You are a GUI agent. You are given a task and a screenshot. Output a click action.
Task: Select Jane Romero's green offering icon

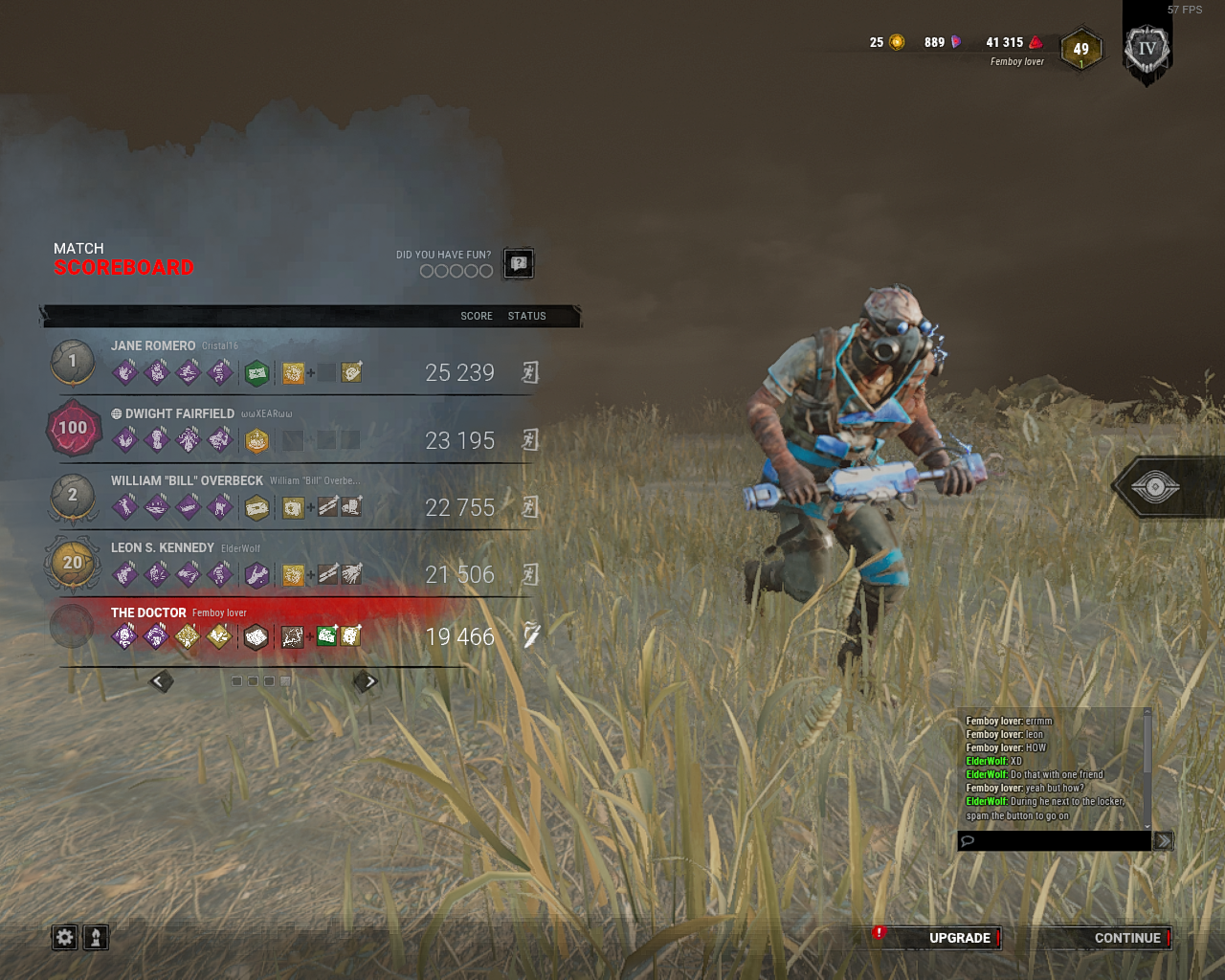pyautogui.click(x=256, y=372)
